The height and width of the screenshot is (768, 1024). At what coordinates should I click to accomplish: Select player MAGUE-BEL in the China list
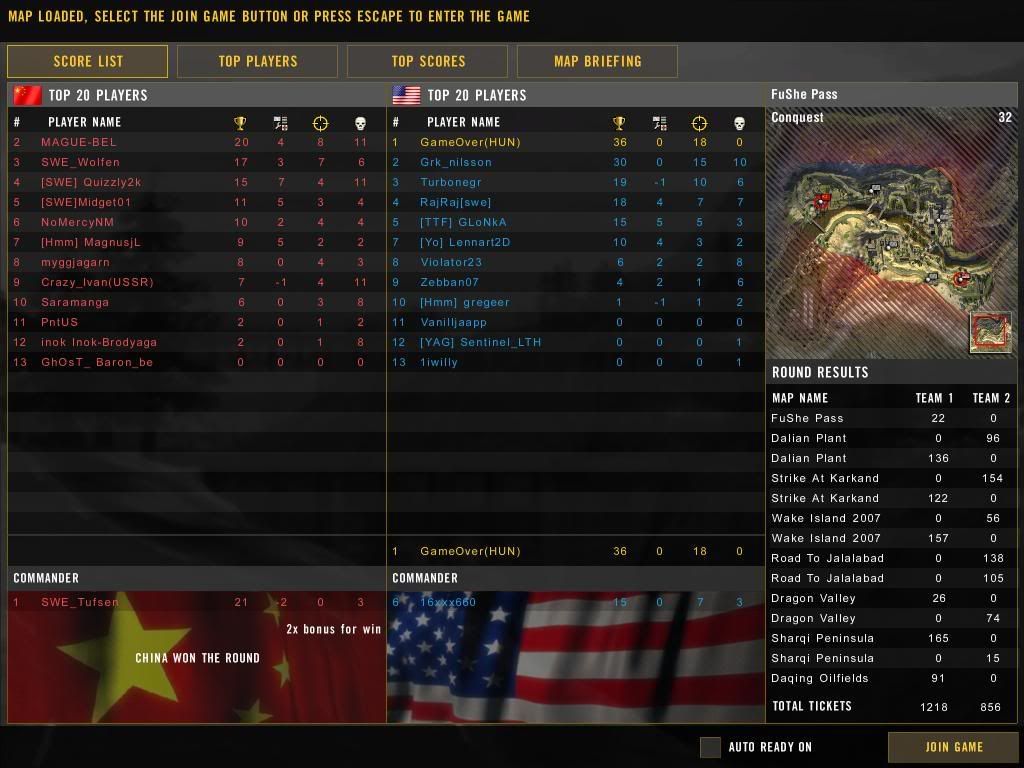78,142
